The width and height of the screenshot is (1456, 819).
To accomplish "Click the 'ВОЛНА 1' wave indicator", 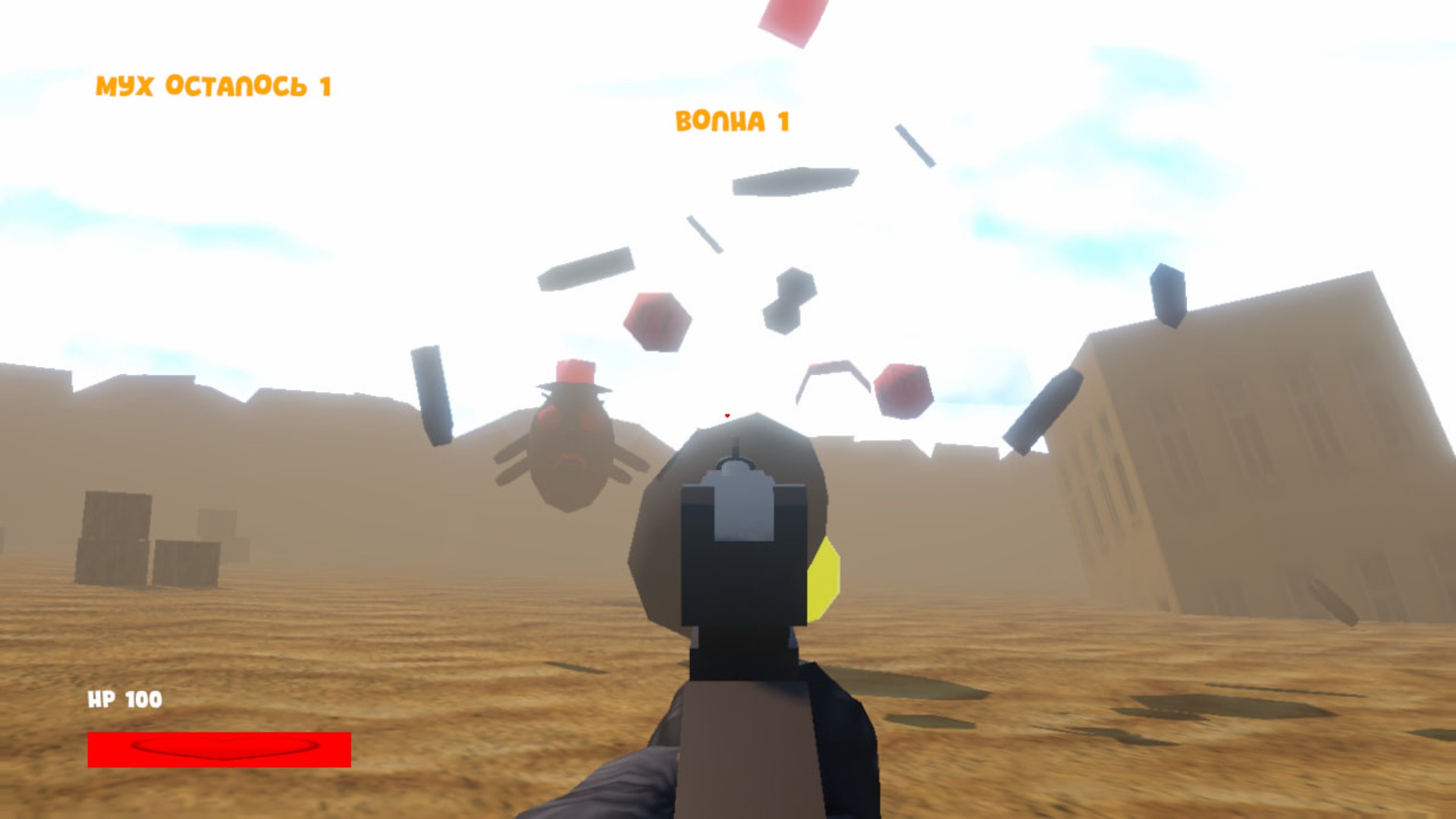I will tap(732, 120).
